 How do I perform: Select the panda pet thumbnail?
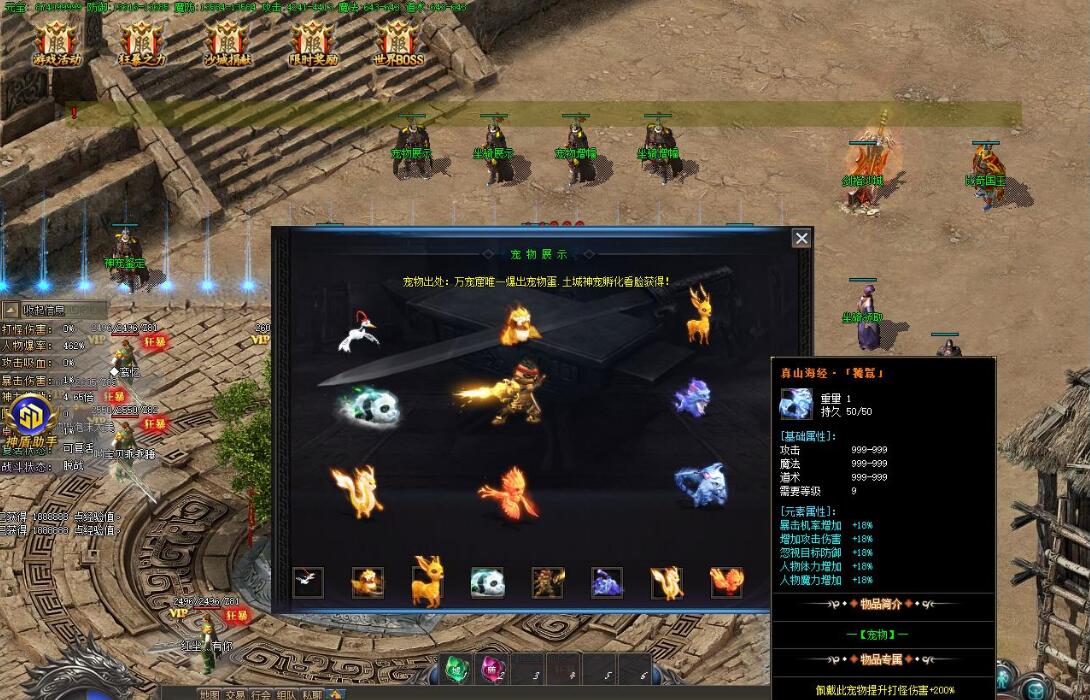487,582
